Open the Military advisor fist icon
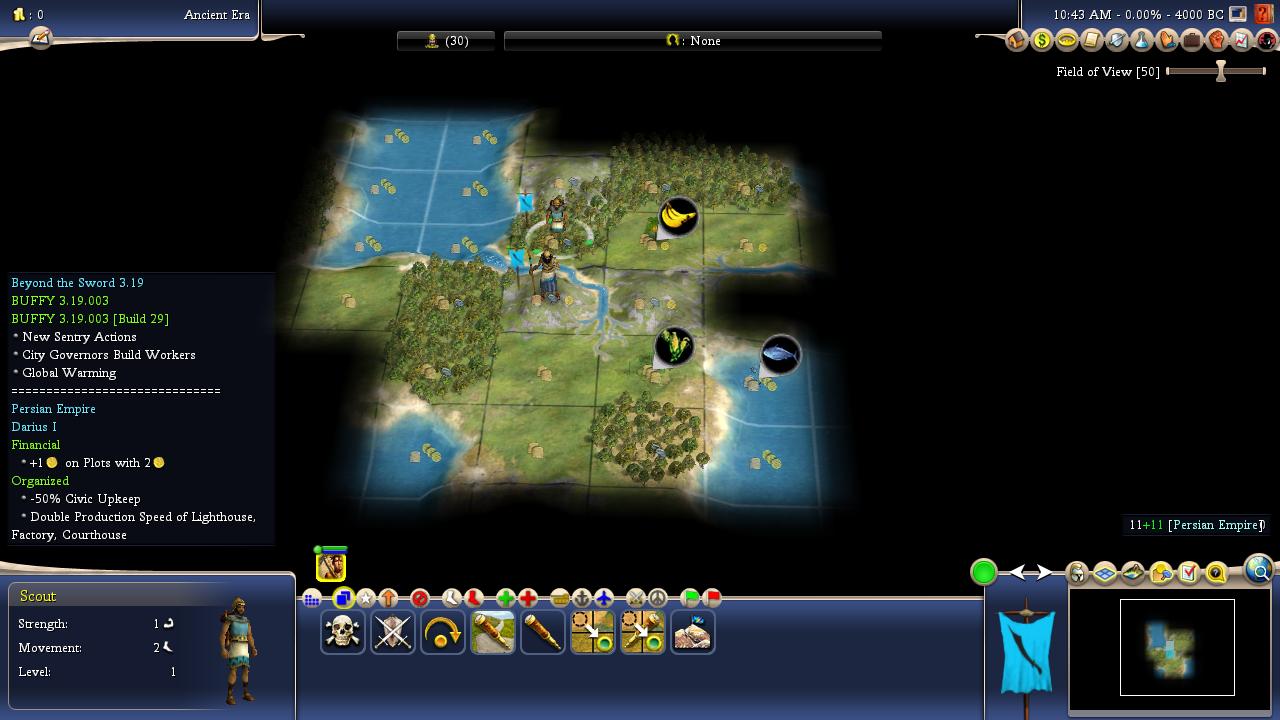This screenshot has height=720, width=1280. pyautogui.click(x=1217, y=41)
